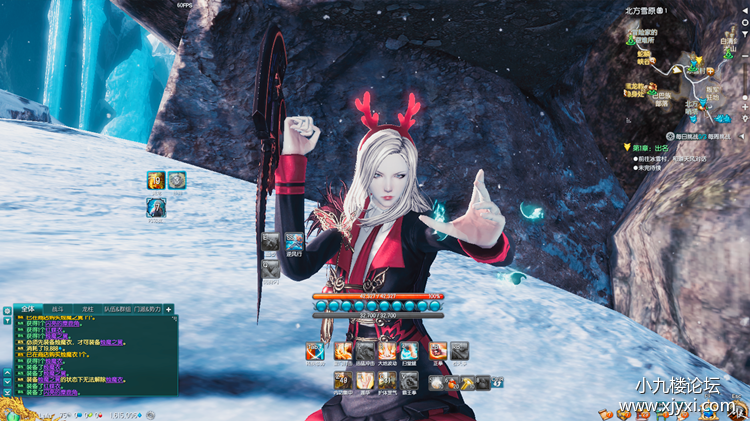Select the 龙柱 chat tab

click(86, 310)
